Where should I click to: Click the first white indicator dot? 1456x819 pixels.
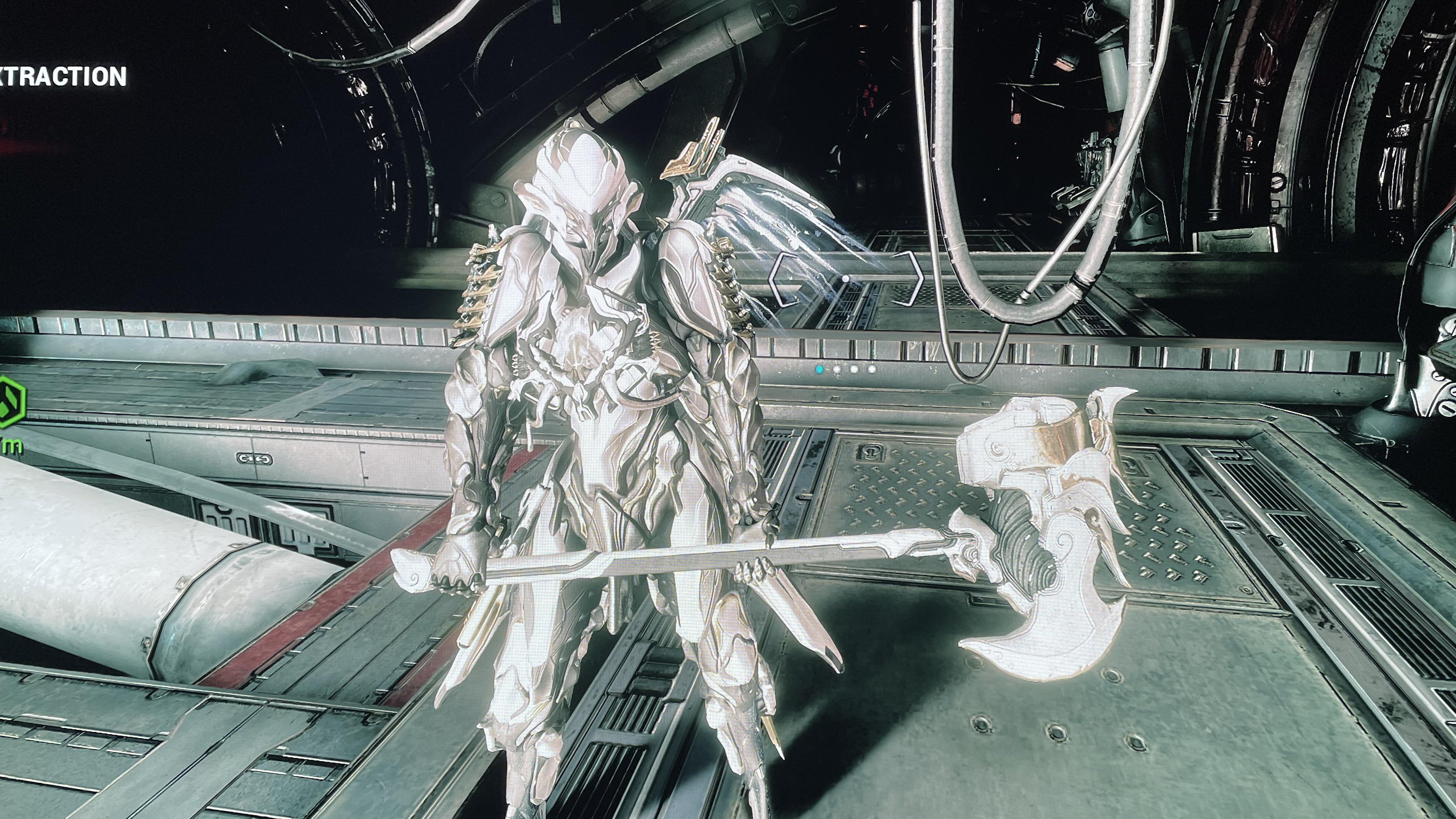837,370
